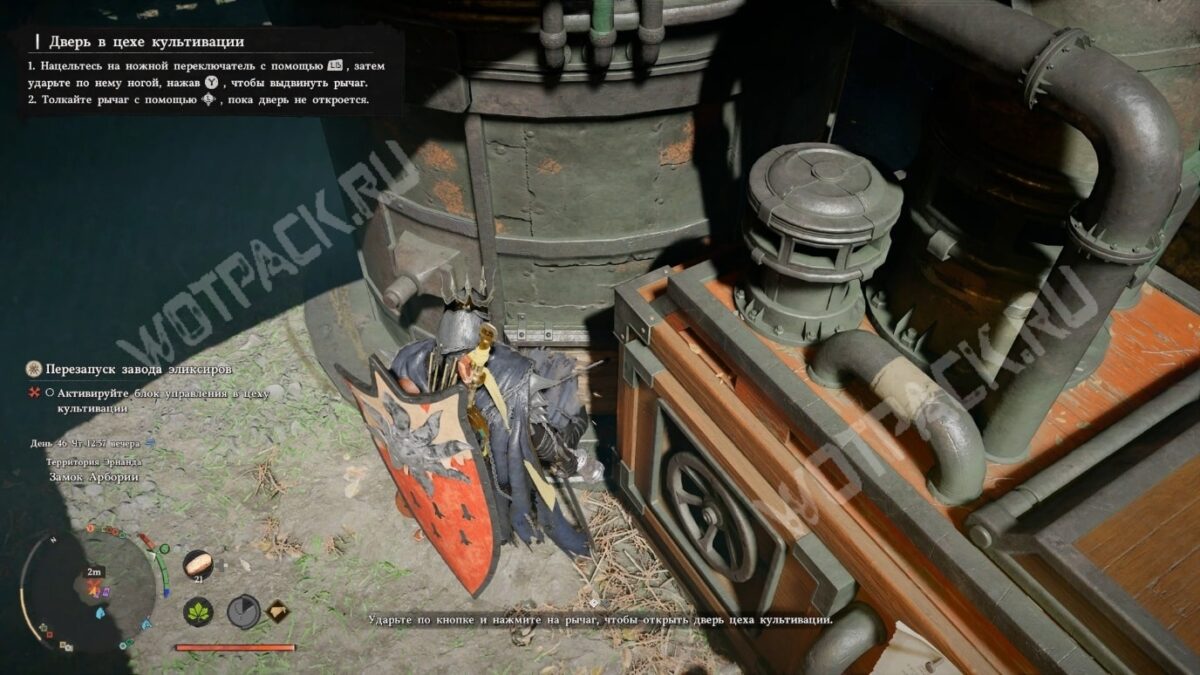Select the bread food item slot
This screenshot has width=1200, height=675.
(198, 564)
